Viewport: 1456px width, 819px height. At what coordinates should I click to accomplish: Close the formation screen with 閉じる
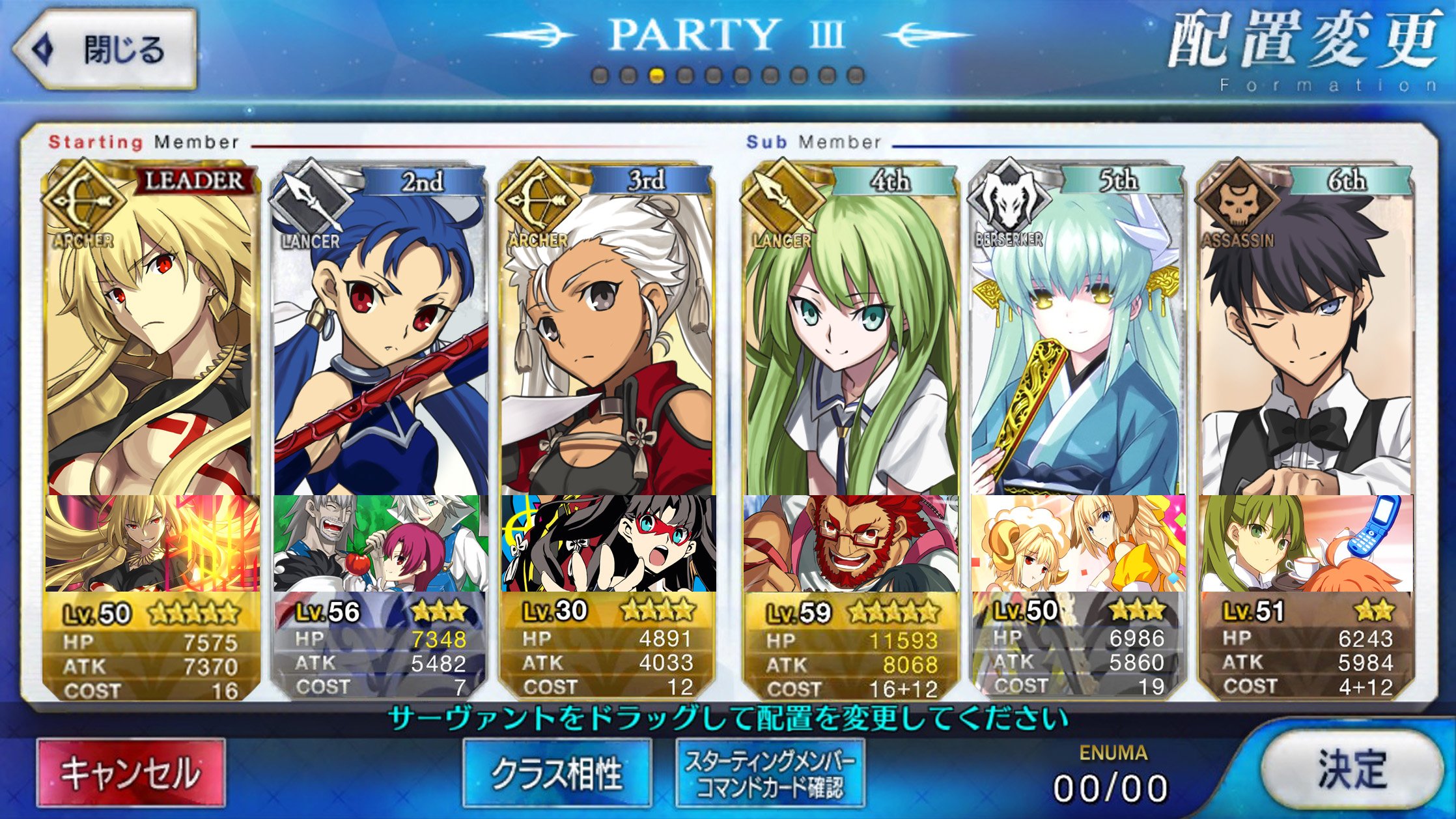(105, 50)
